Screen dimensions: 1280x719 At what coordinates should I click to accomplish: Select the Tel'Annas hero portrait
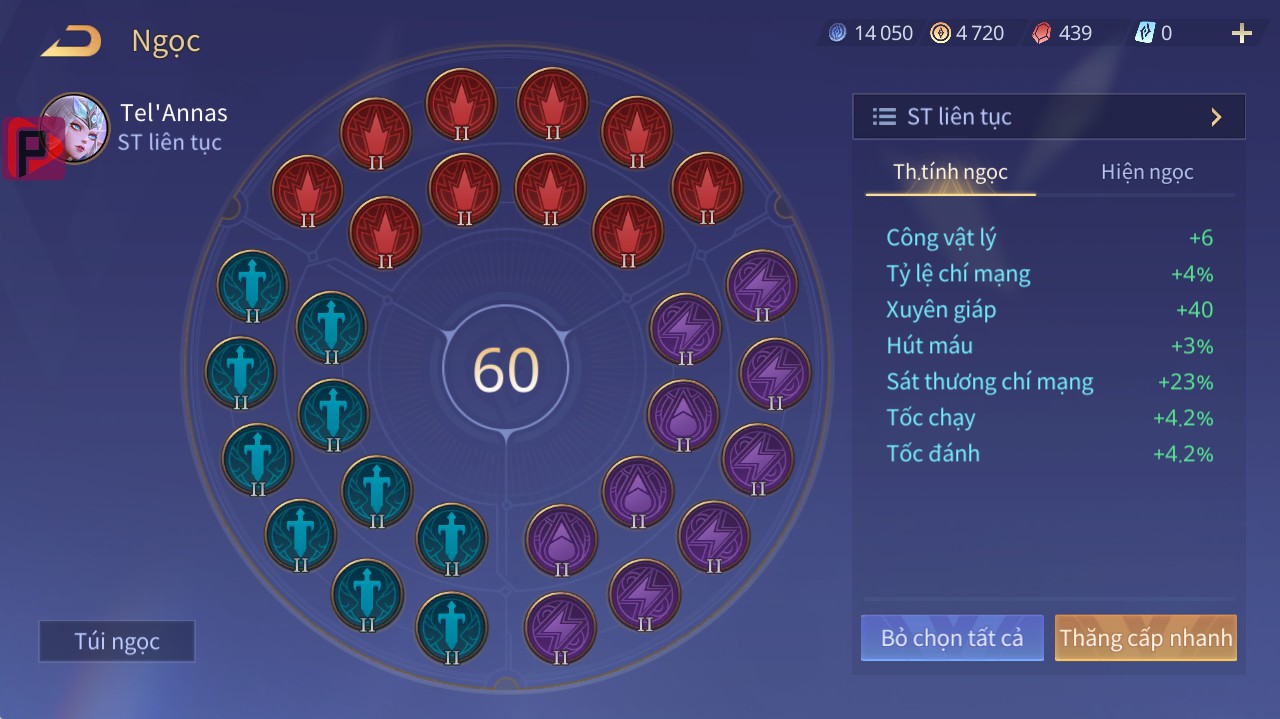pos(74,128)
